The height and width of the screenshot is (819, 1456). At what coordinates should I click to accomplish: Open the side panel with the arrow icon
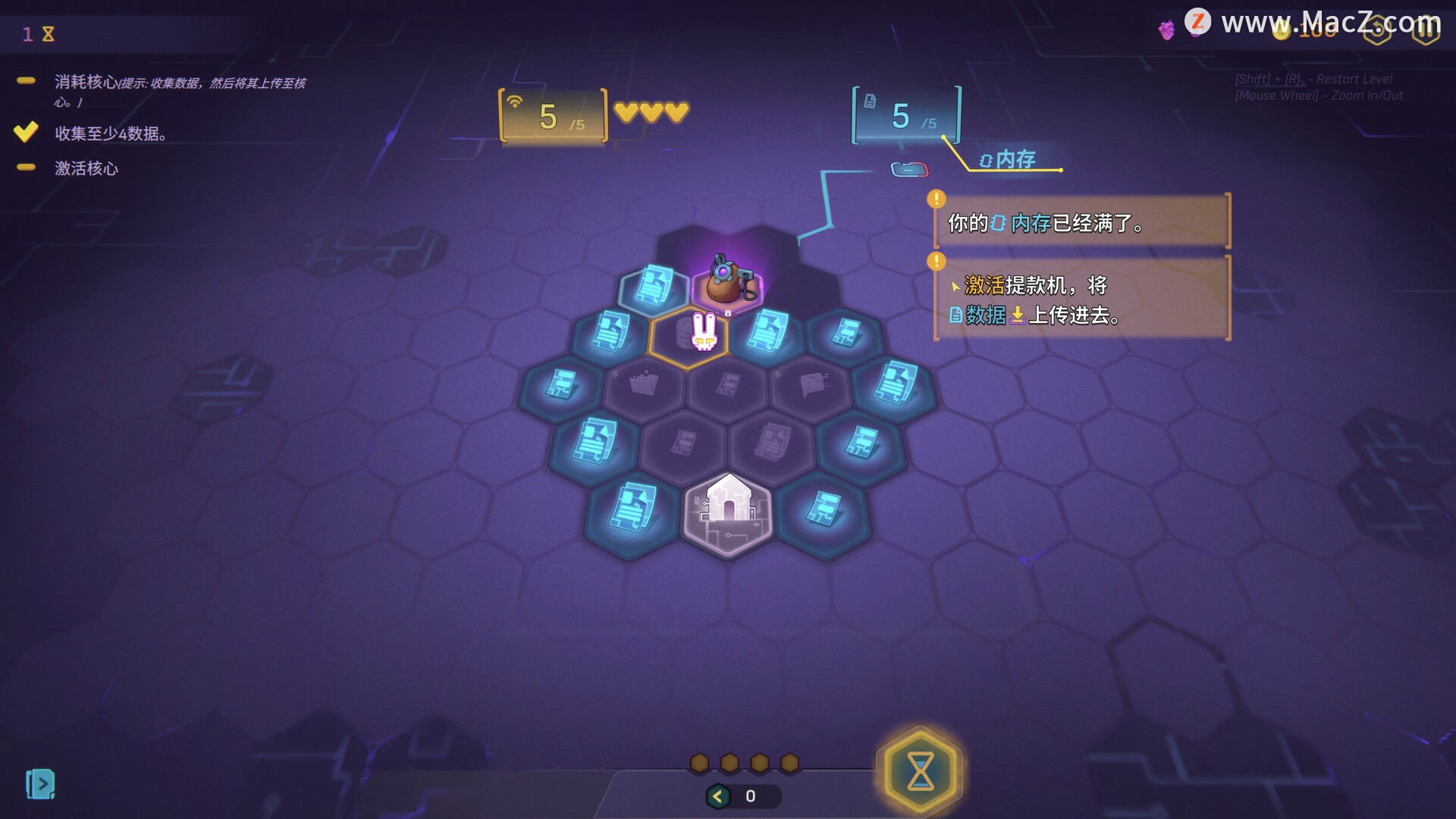pos(40,784)
